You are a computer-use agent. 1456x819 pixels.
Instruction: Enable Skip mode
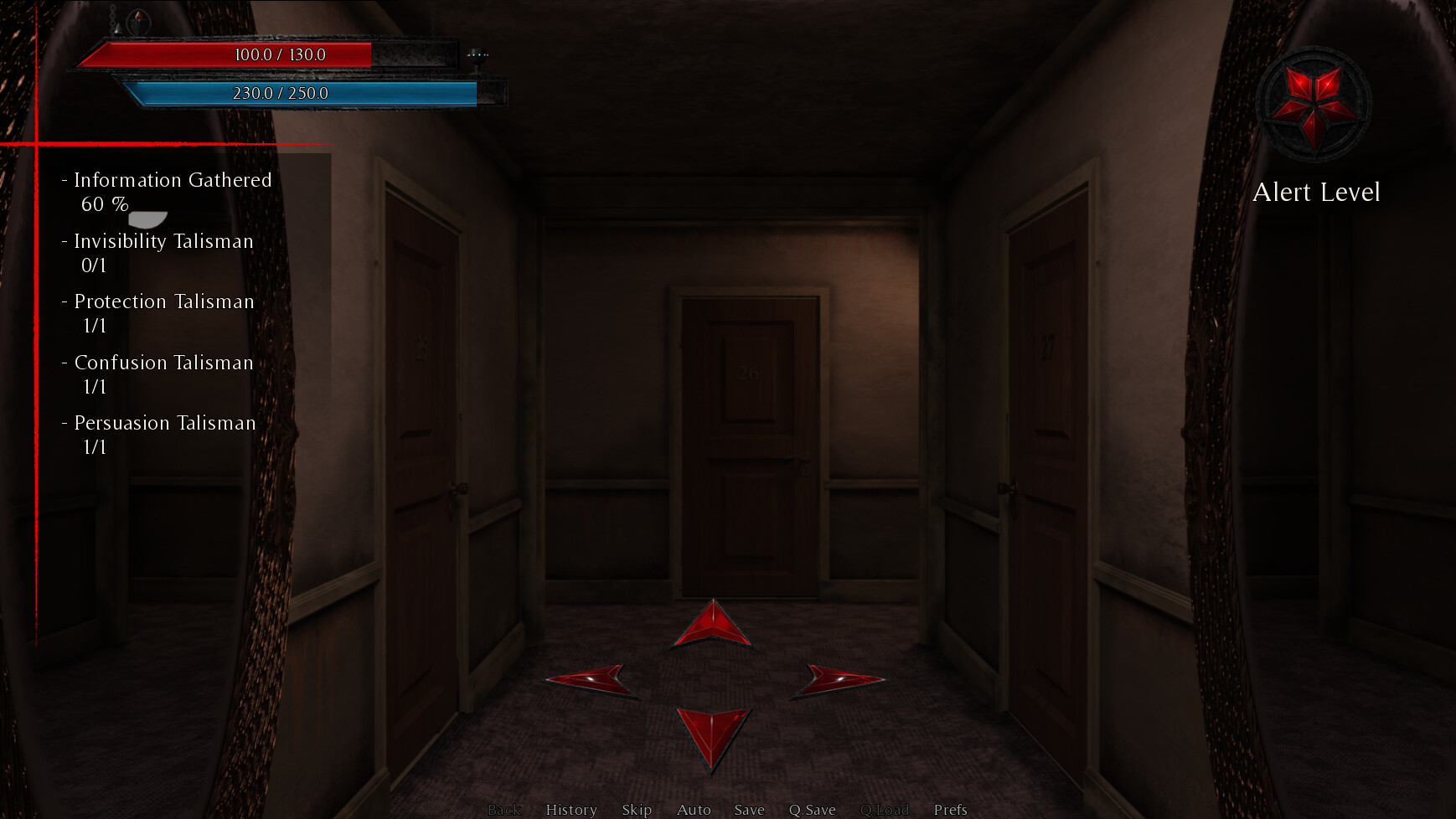click(x=638, y=809)
